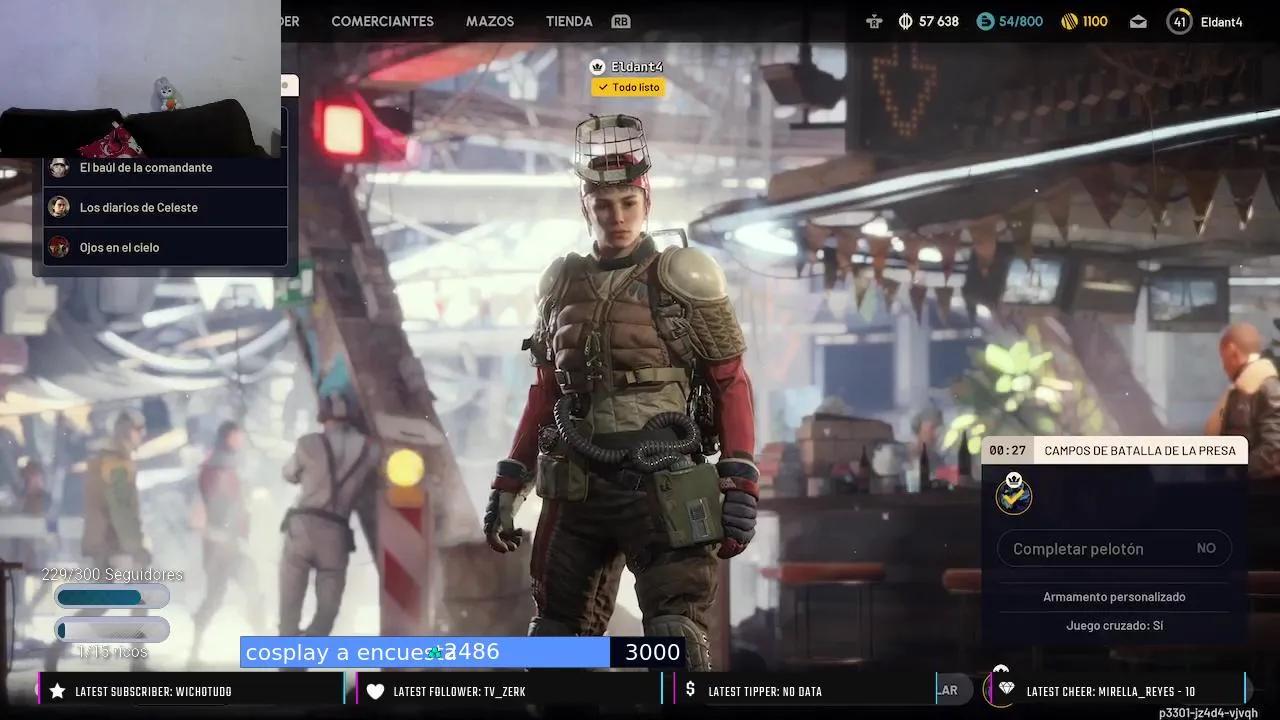The width and height of the screenshot is (1280, 720).
Task: Click the quest icon beside Los diarios de Celeste
Action: tap(58, 207)
